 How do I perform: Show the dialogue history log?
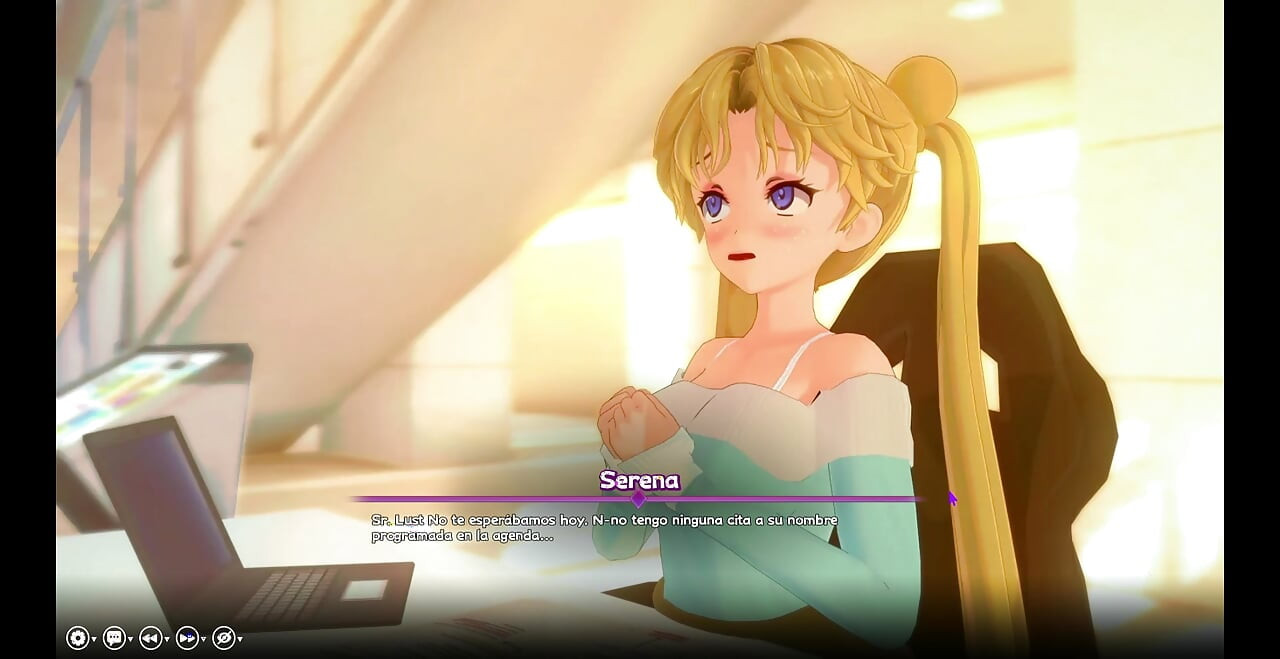pos(114,638)
